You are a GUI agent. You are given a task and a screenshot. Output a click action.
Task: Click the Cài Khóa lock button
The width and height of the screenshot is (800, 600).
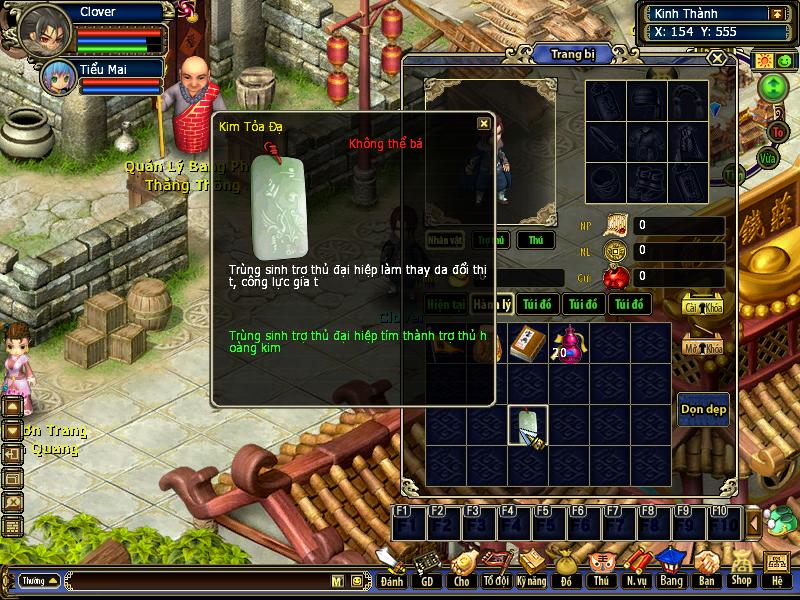pyautogui.click(x=702, y=304)
